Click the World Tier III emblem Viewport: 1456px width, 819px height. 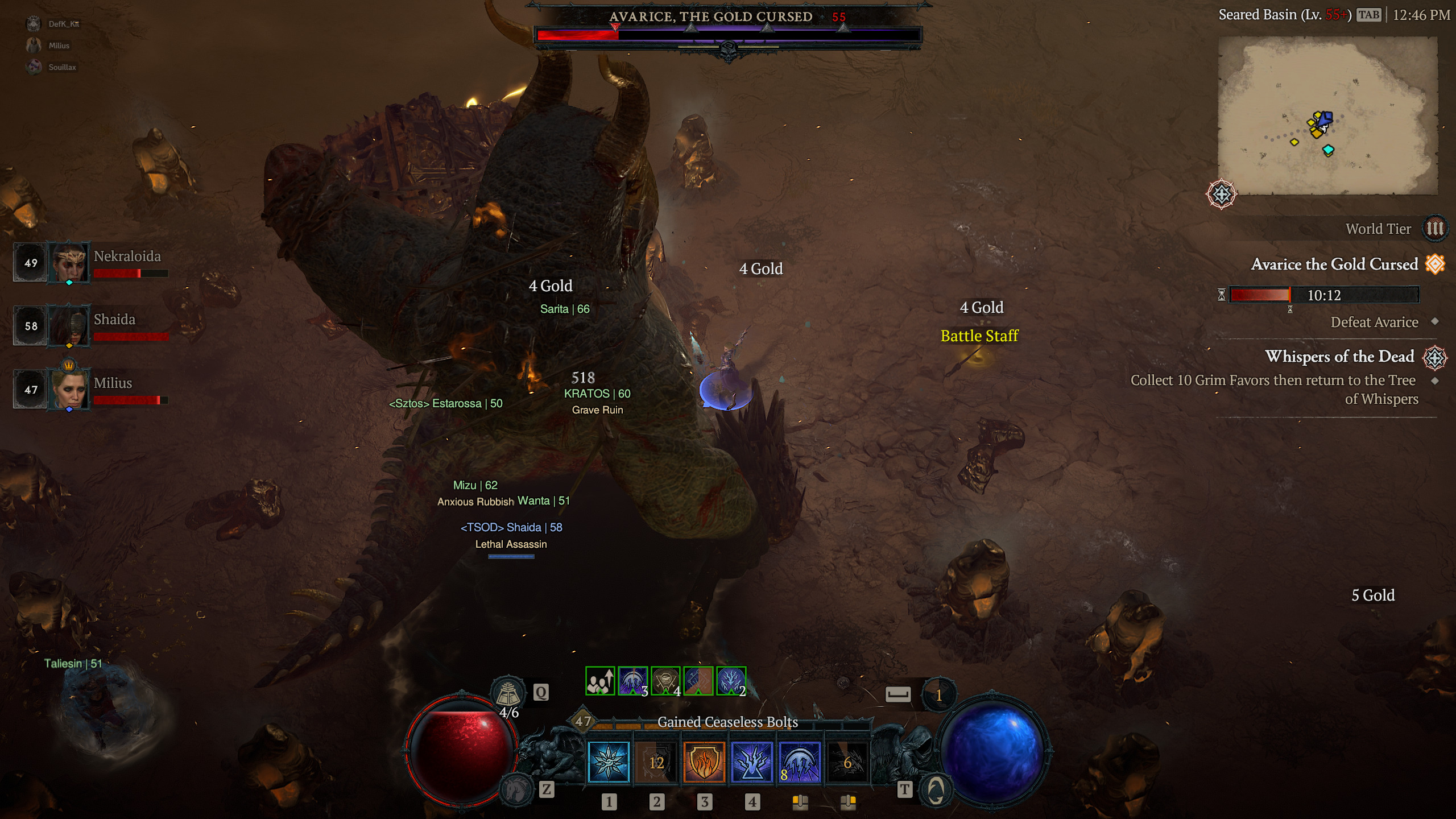1434,229
